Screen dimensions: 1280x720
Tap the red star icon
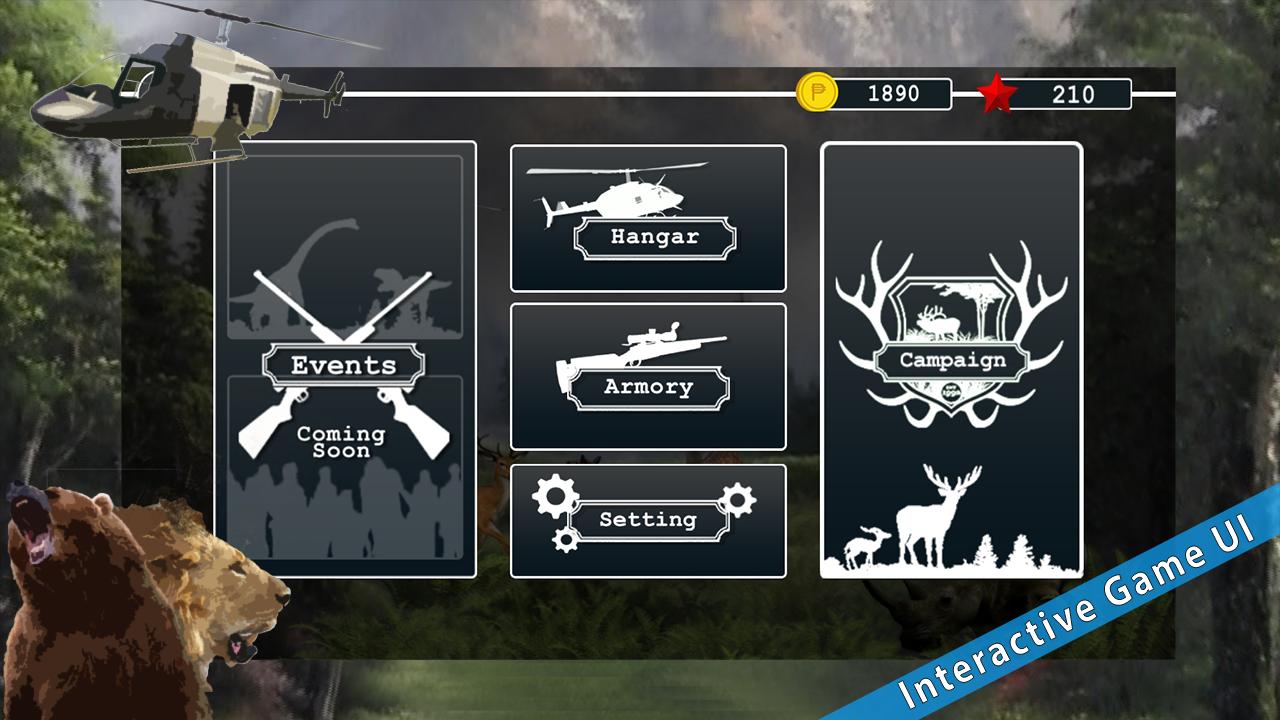point(996,95)
